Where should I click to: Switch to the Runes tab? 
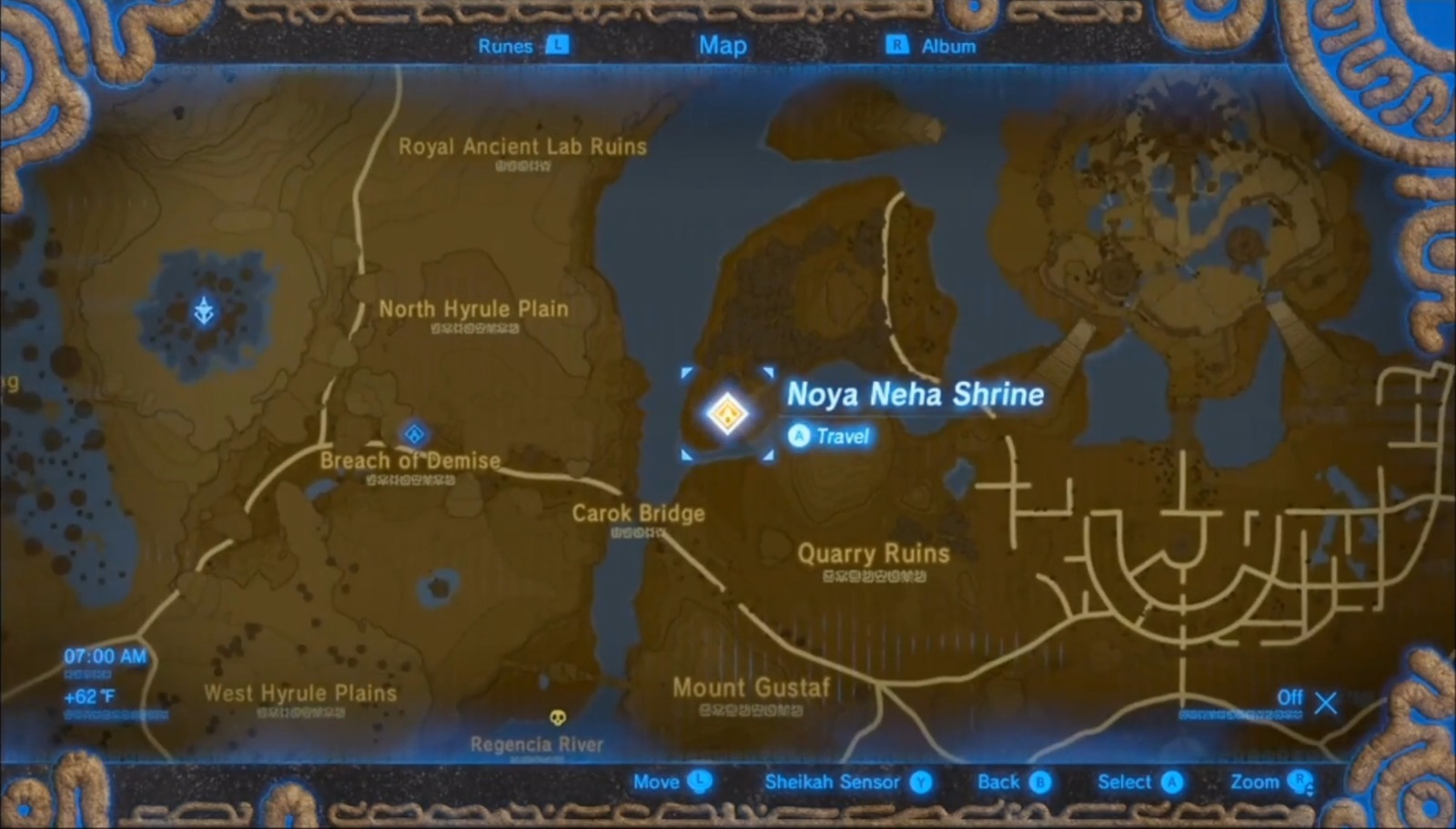click(x=504, y=45)
